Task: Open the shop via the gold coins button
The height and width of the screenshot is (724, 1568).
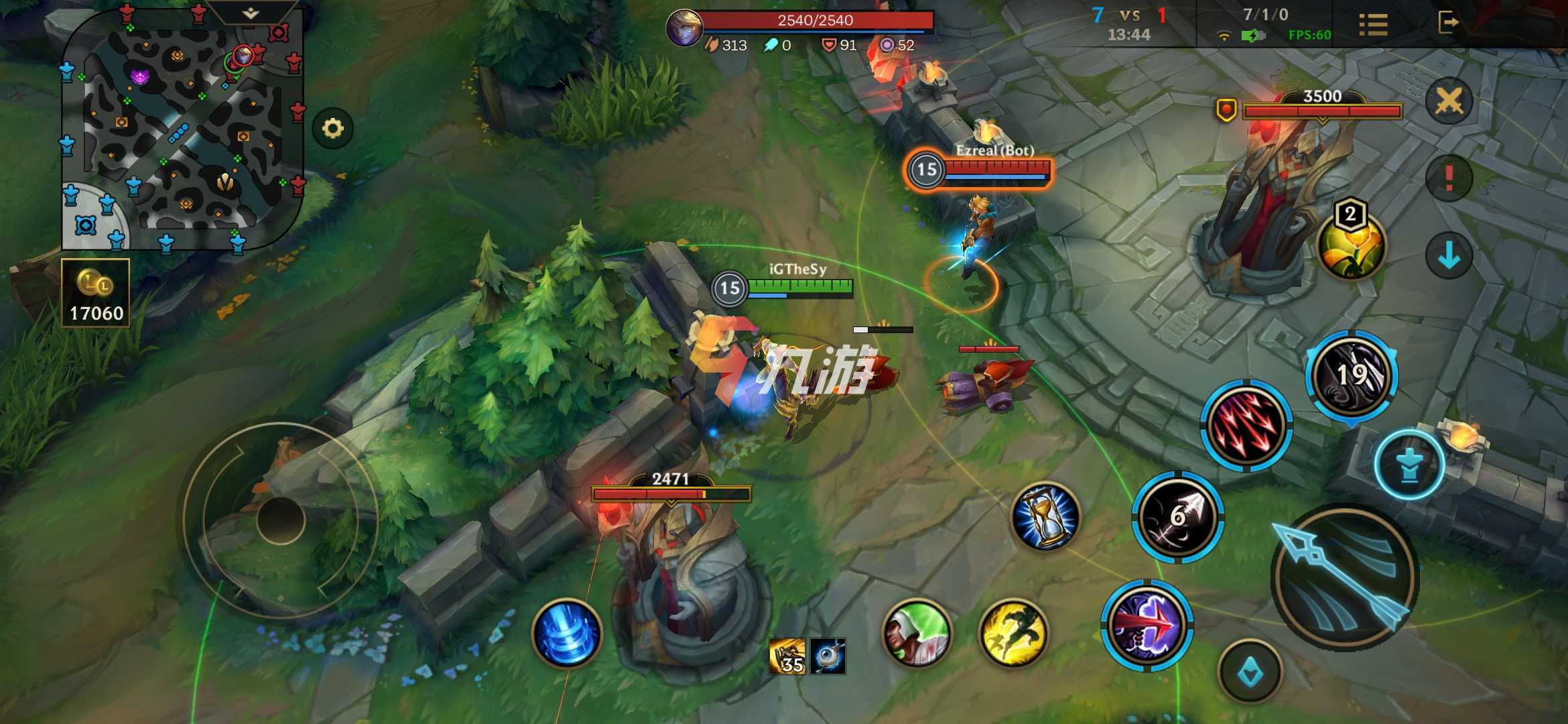Action: click(95, 293)
